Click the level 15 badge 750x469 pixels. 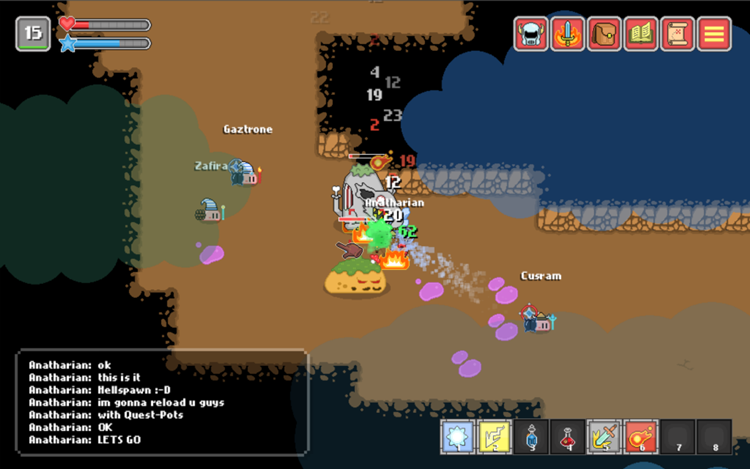coord(32,34)
